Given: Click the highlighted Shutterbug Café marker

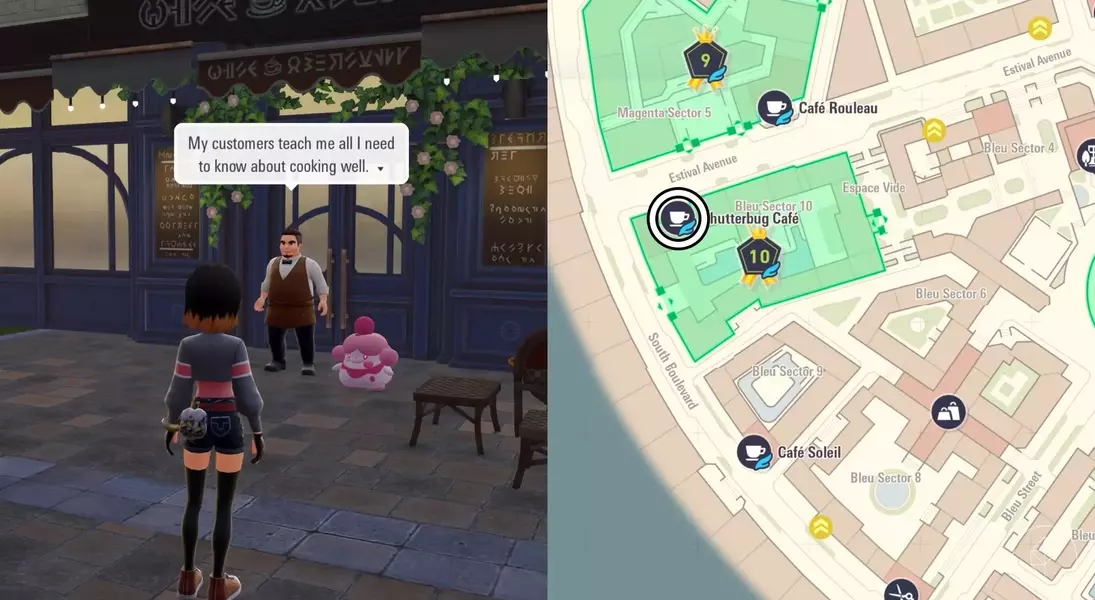Looking at the screenshot, I should [x=678, y=219].
